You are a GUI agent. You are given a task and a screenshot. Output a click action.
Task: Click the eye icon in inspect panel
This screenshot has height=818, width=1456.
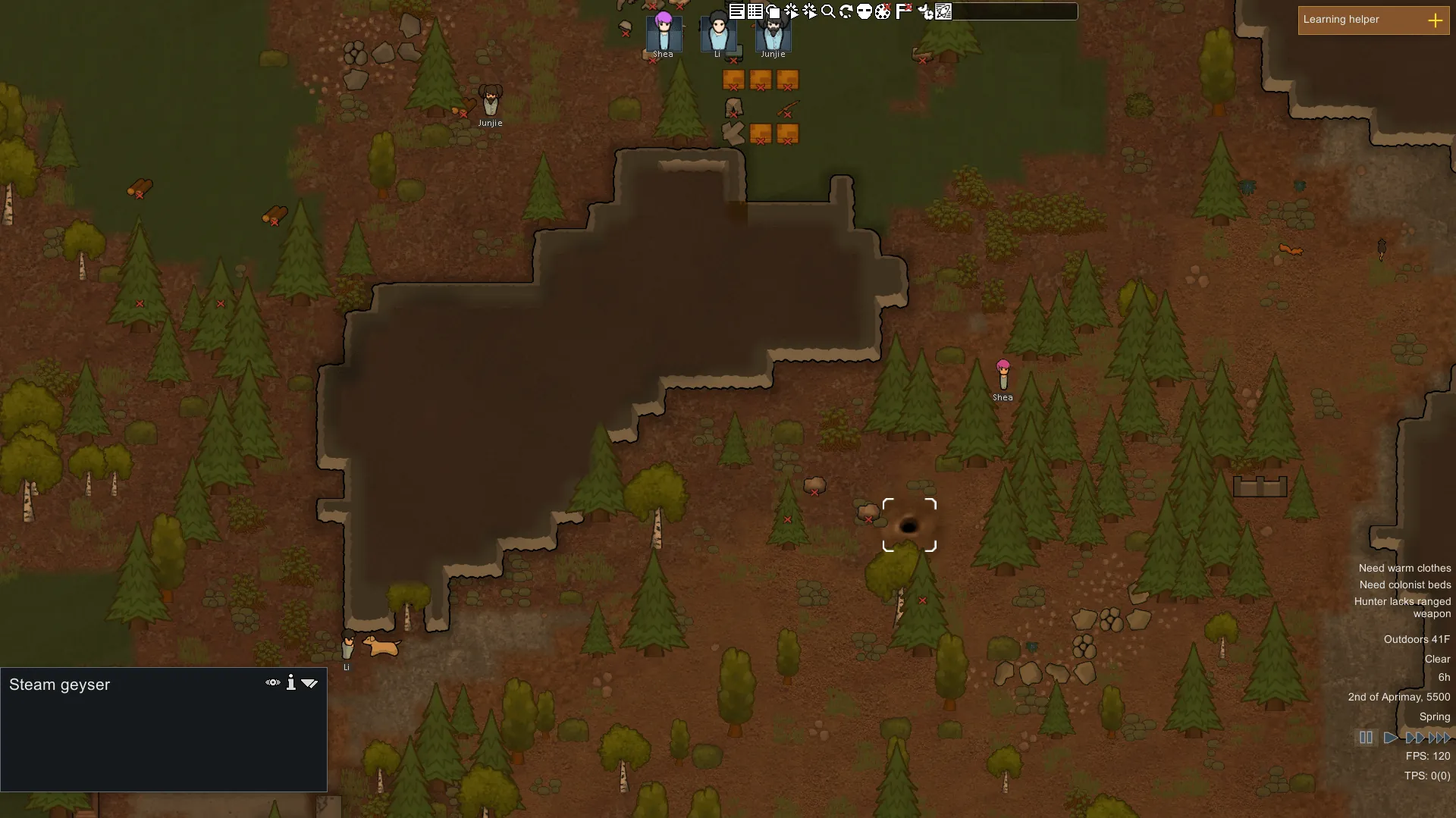pos(273,683)
